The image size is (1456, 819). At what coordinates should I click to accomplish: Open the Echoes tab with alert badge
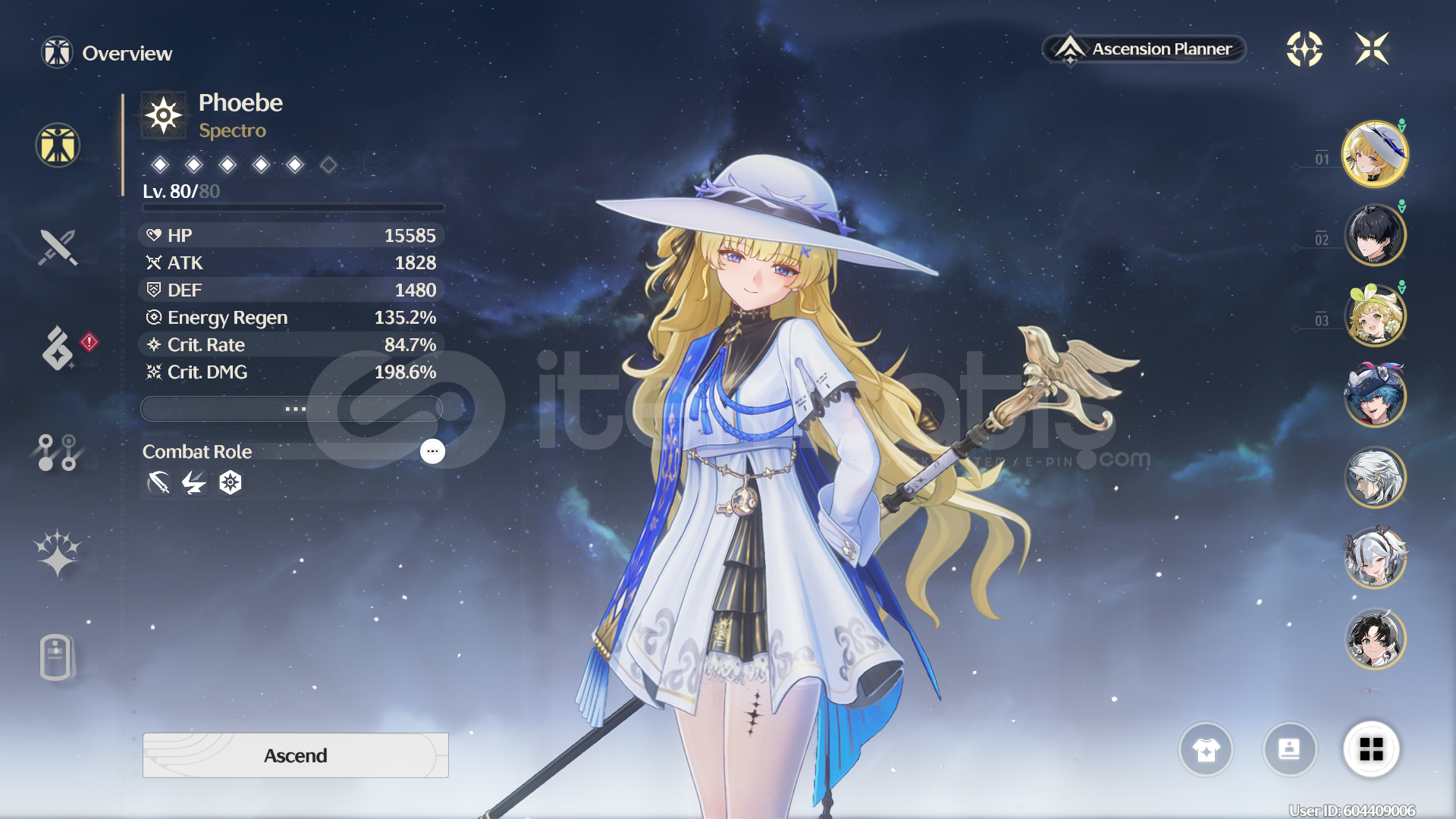tap(58, 349)
